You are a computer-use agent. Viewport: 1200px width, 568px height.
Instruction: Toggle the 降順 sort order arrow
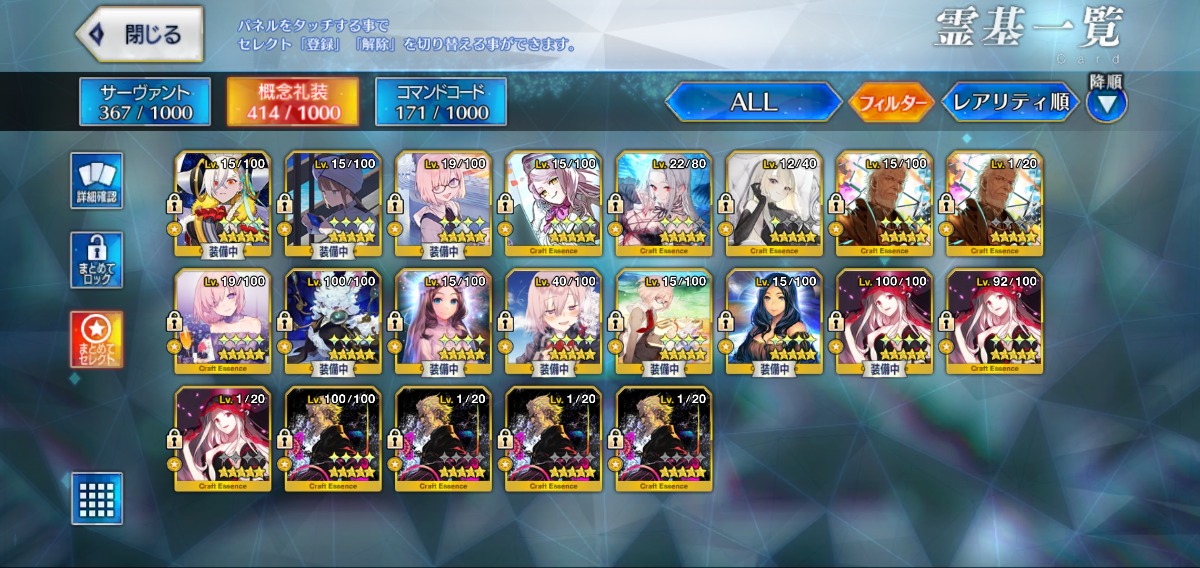click(1106, 102)
